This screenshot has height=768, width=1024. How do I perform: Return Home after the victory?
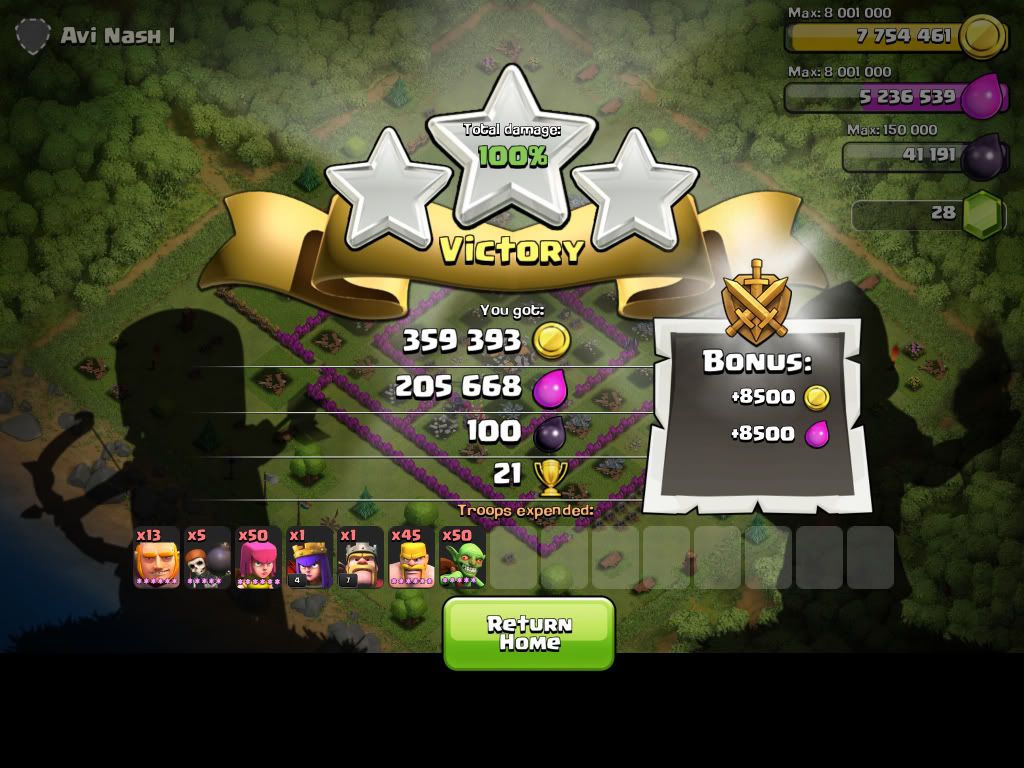point(529,633)
